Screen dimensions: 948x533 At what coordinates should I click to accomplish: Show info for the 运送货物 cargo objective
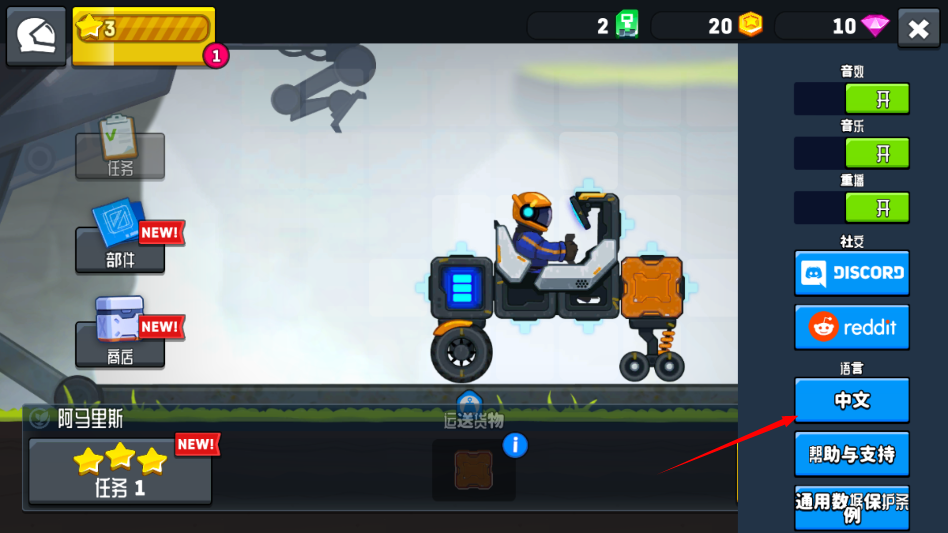coord(515,445)
